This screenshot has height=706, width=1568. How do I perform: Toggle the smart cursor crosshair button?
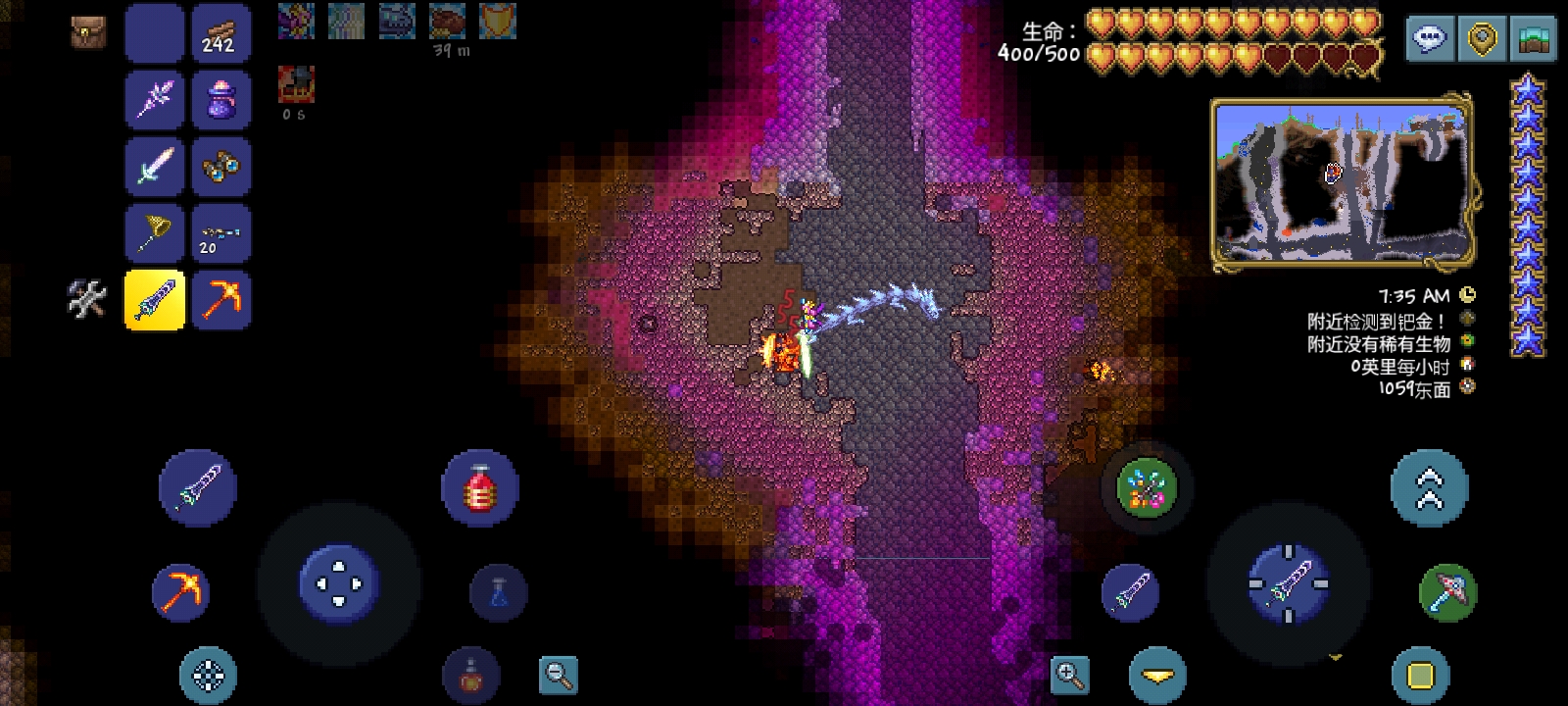point(208,675)
